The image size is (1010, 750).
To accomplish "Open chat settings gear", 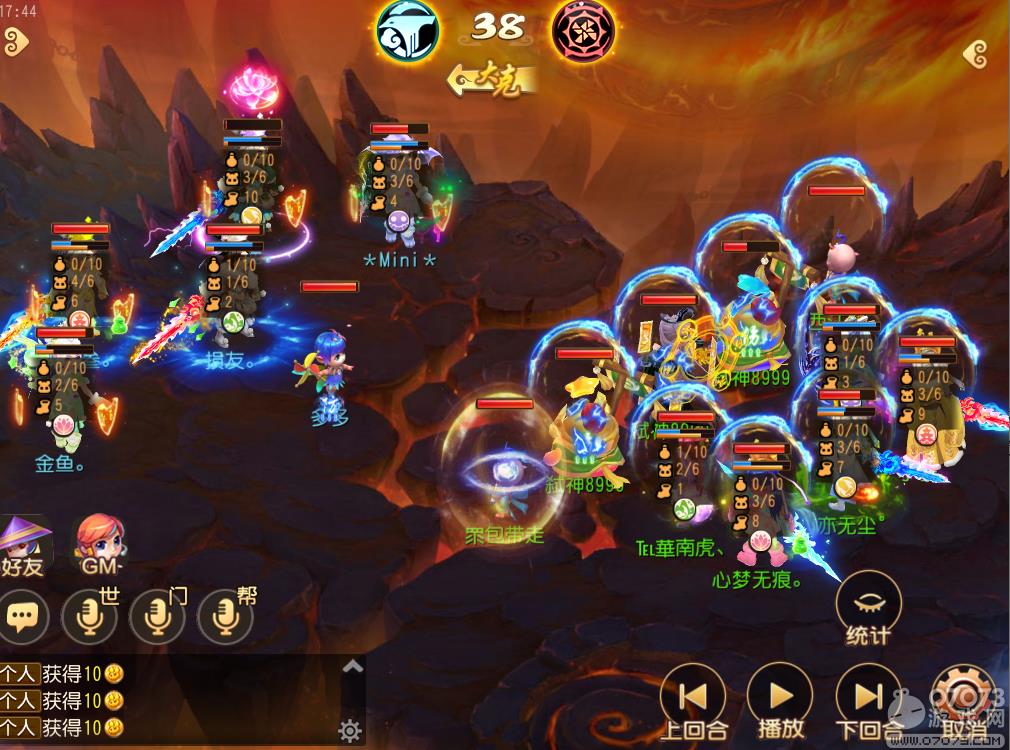I will (350, 731).
